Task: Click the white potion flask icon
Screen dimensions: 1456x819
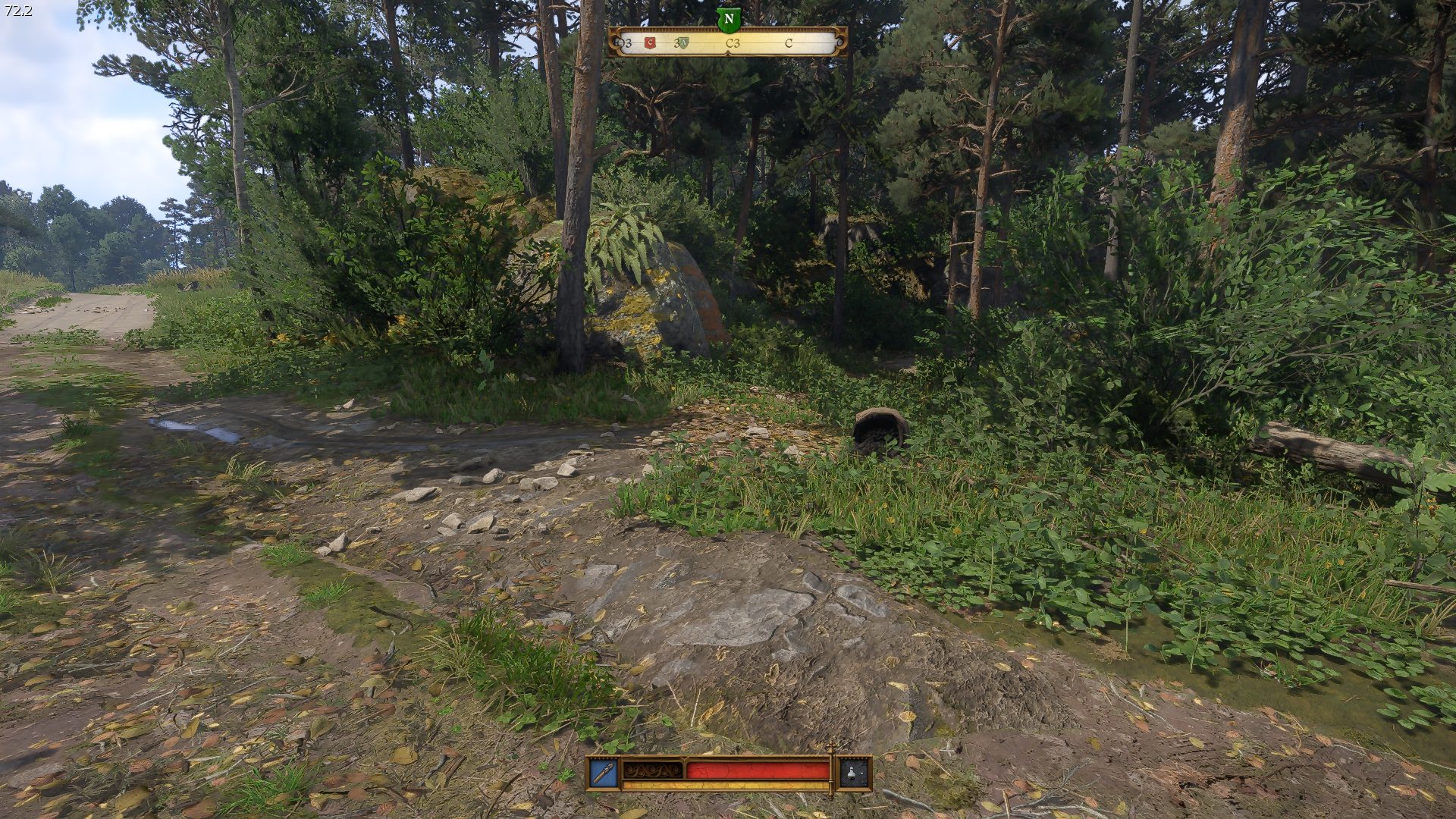Action: click(x=853, y=773)
